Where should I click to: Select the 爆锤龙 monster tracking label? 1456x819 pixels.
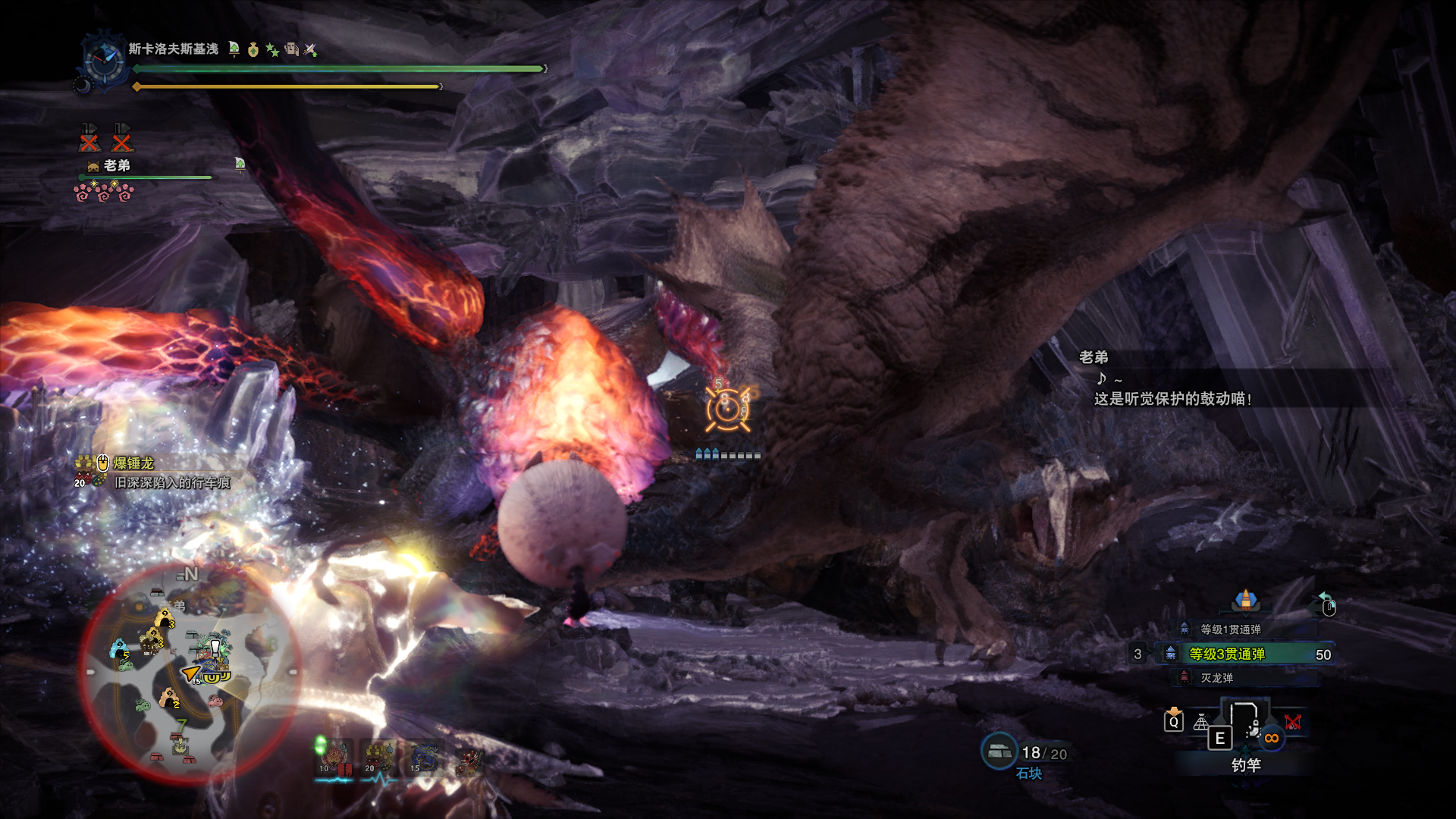pos(133,463)
